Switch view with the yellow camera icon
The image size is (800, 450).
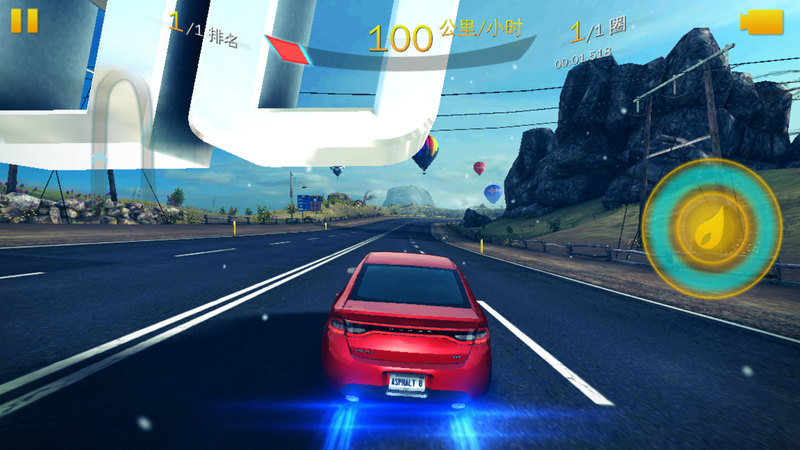[x=761, y=21]
